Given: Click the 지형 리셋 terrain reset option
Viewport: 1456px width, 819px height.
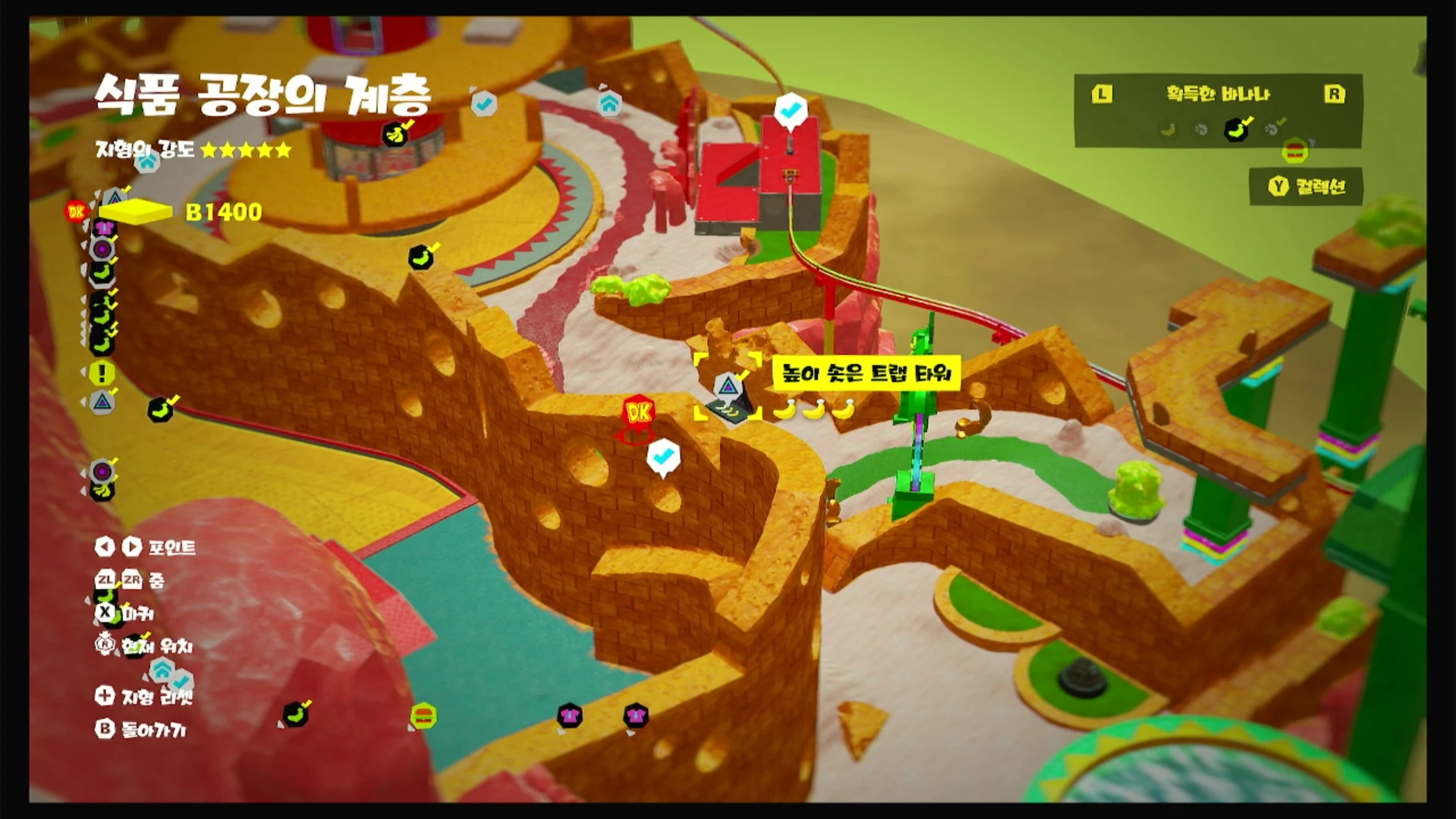Looking at the screenshot, I should (x=145, y=696).
